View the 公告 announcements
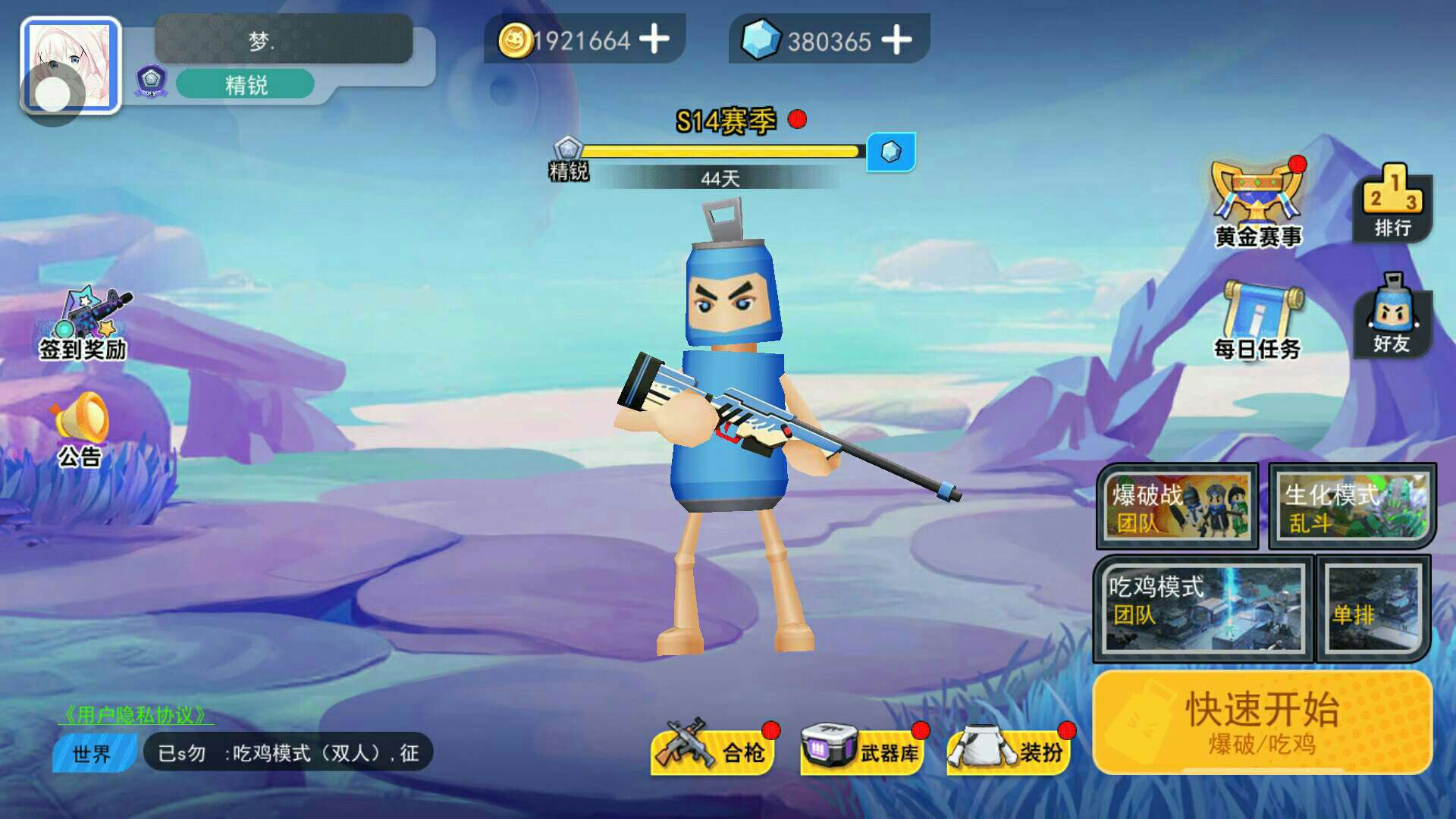Image resolution: width=1456 pixels, height=819 pixels. tap(80, 430)
